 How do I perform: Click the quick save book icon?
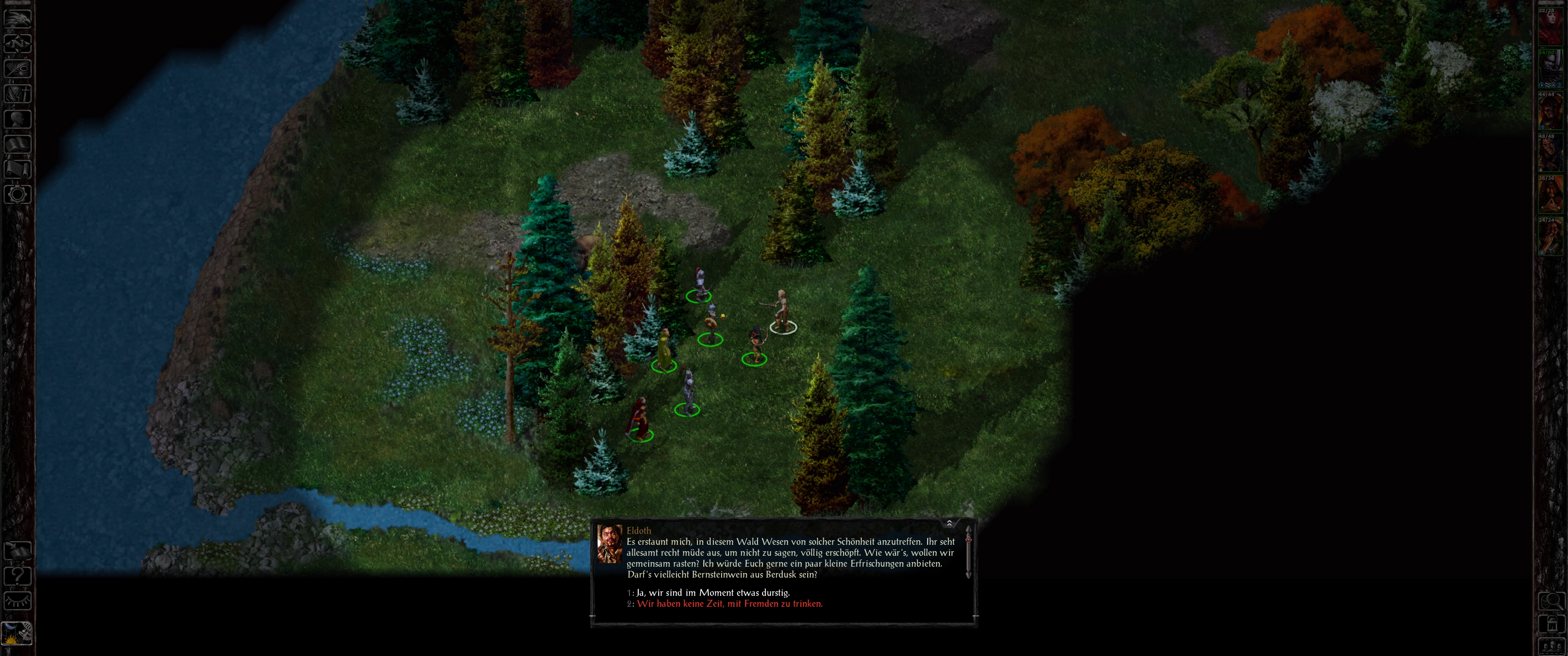[18, 551]
